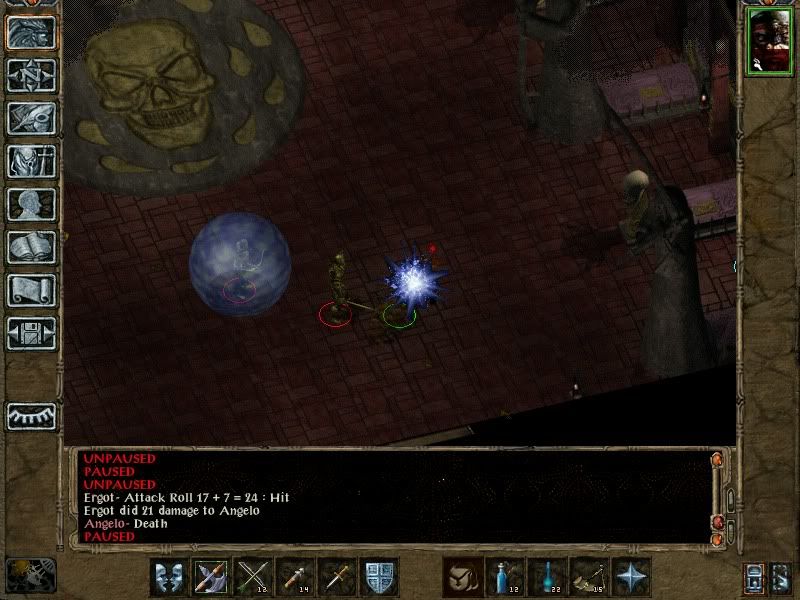Click the rest eyelid button
This screenshot has height=600, width=800.
click(31, 414)
